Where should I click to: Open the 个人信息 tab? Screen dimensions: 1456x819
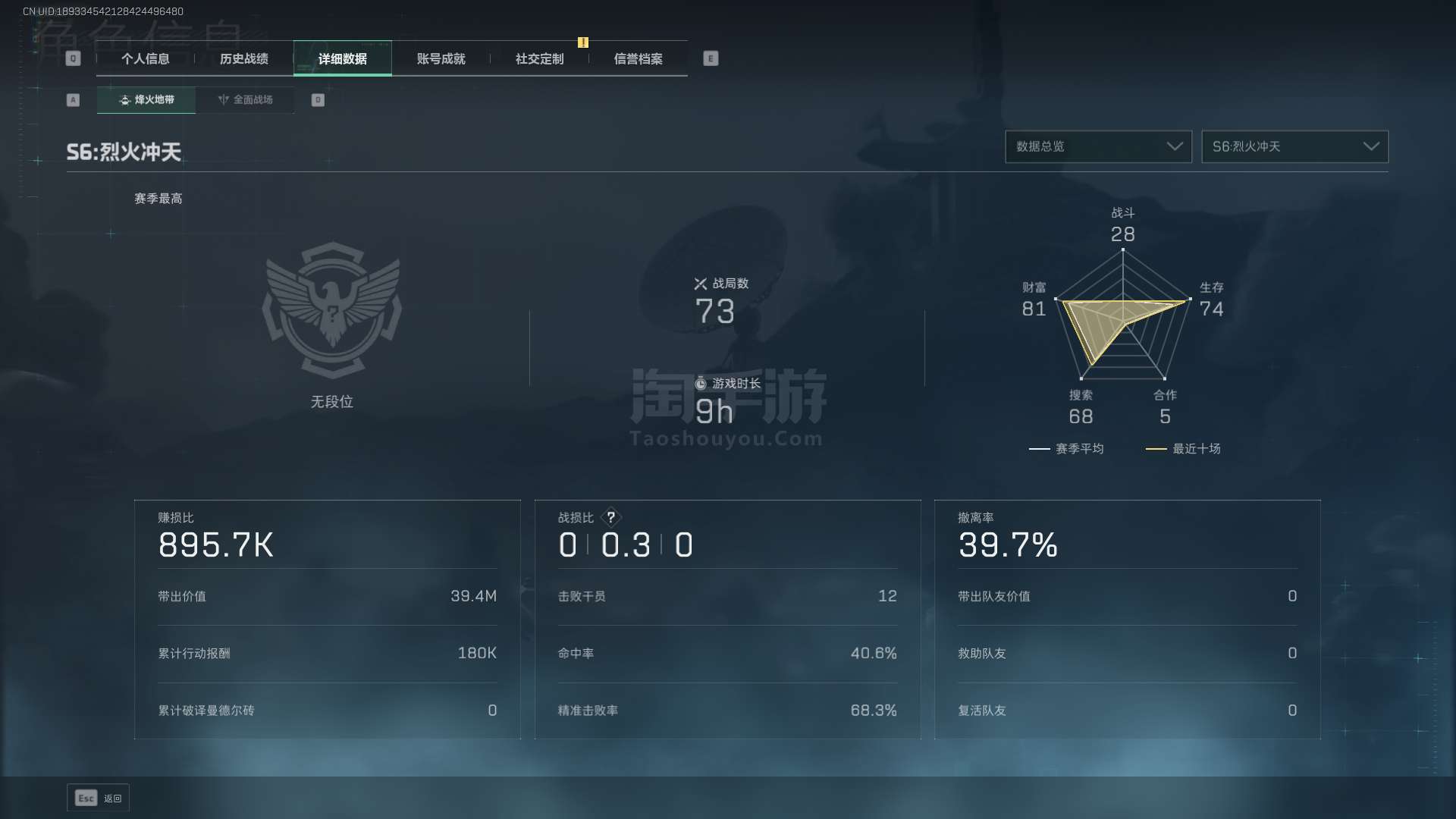[146, 59]
